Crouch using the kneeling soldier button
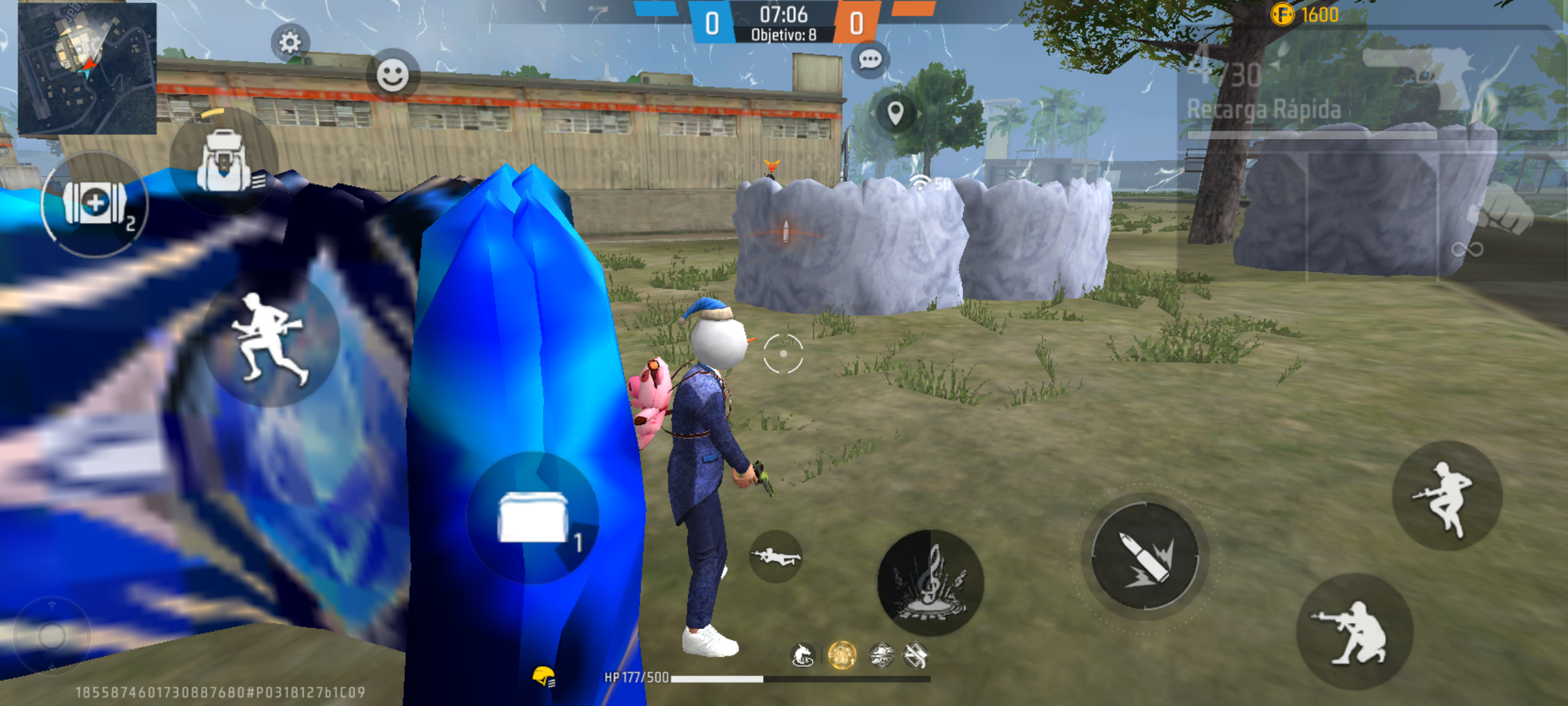Screen dimensions: 1568x706 click(1354, 632)
